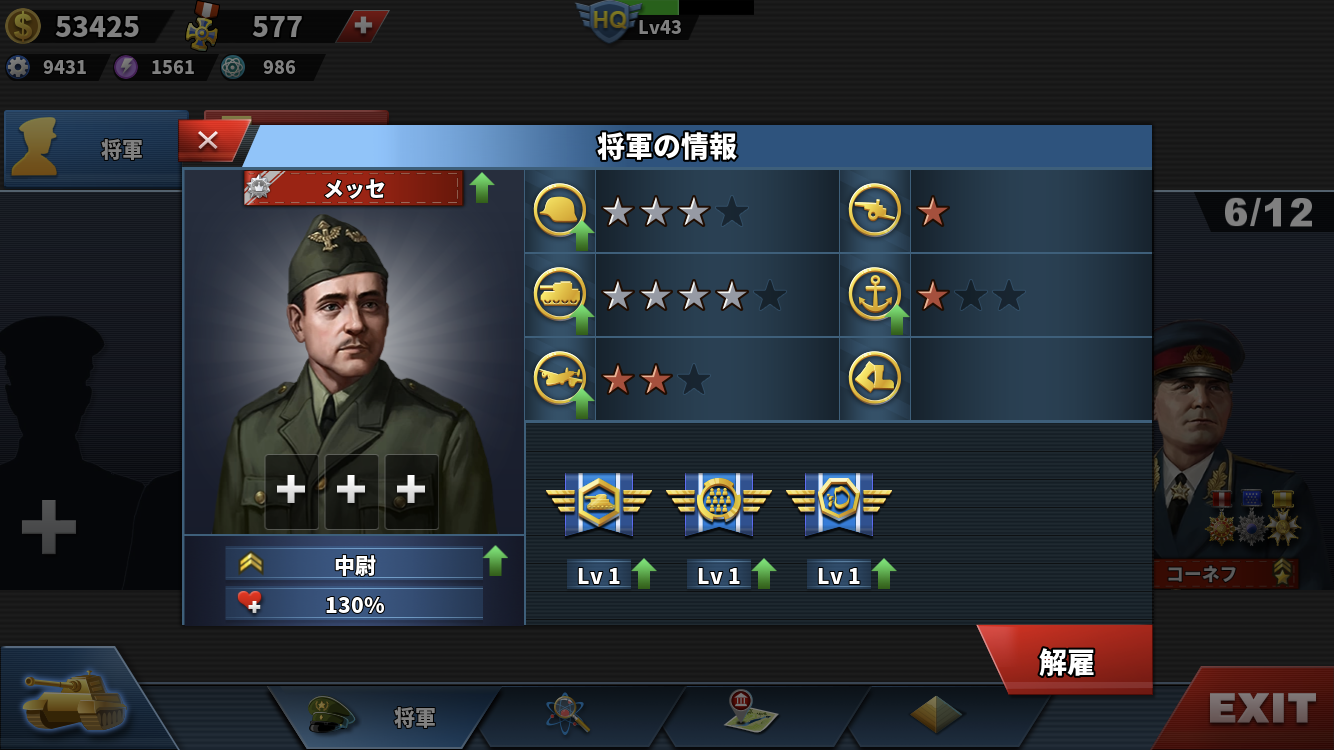Image resolution: width=1334 pixels, height=750 pixels.
Task: Close the general info panel
Action: coord(208,141)
